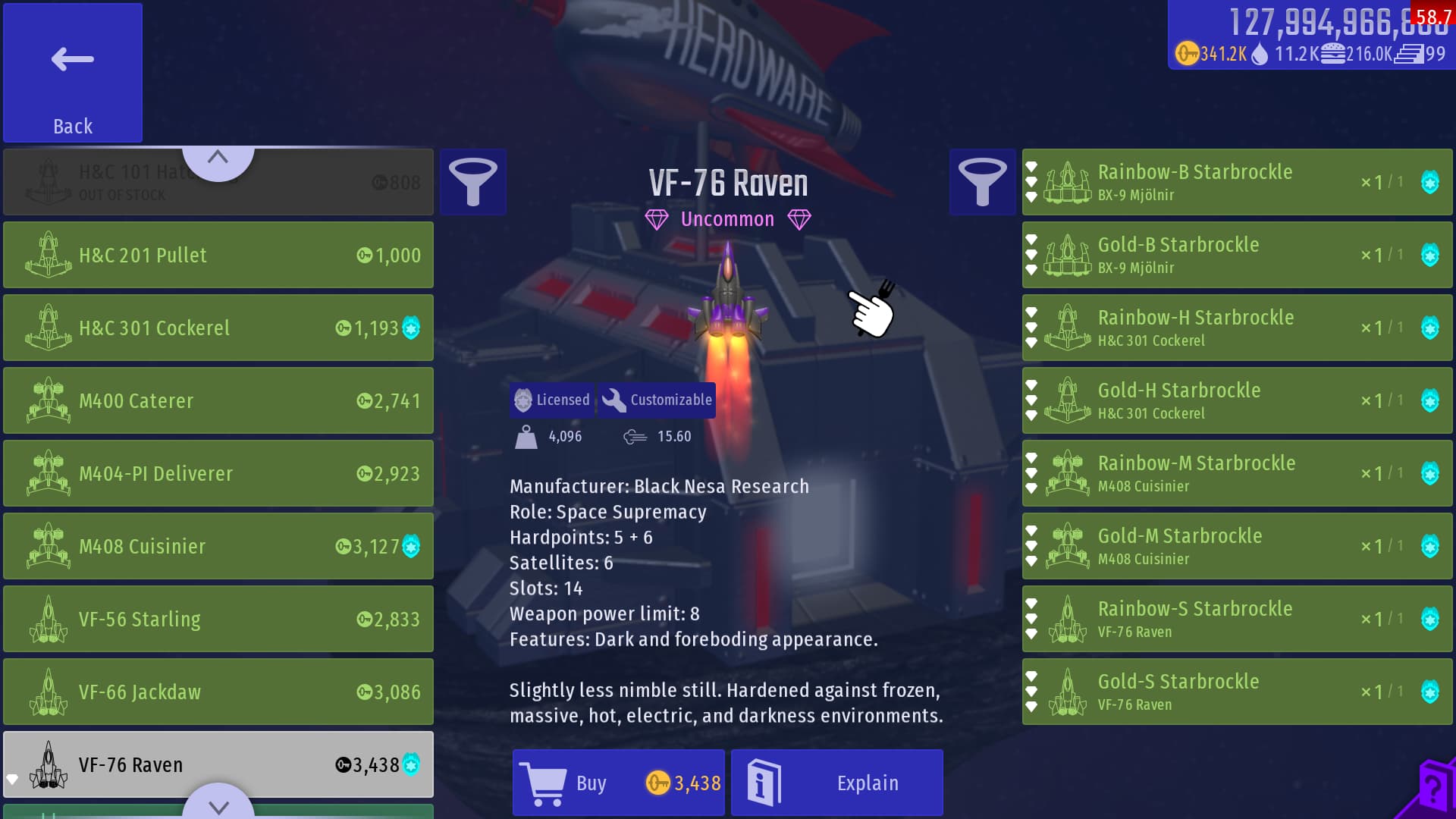Choose the H&C 301 Cockerel ship
The height and width of the screenshot is (819, 1456).
218,328
